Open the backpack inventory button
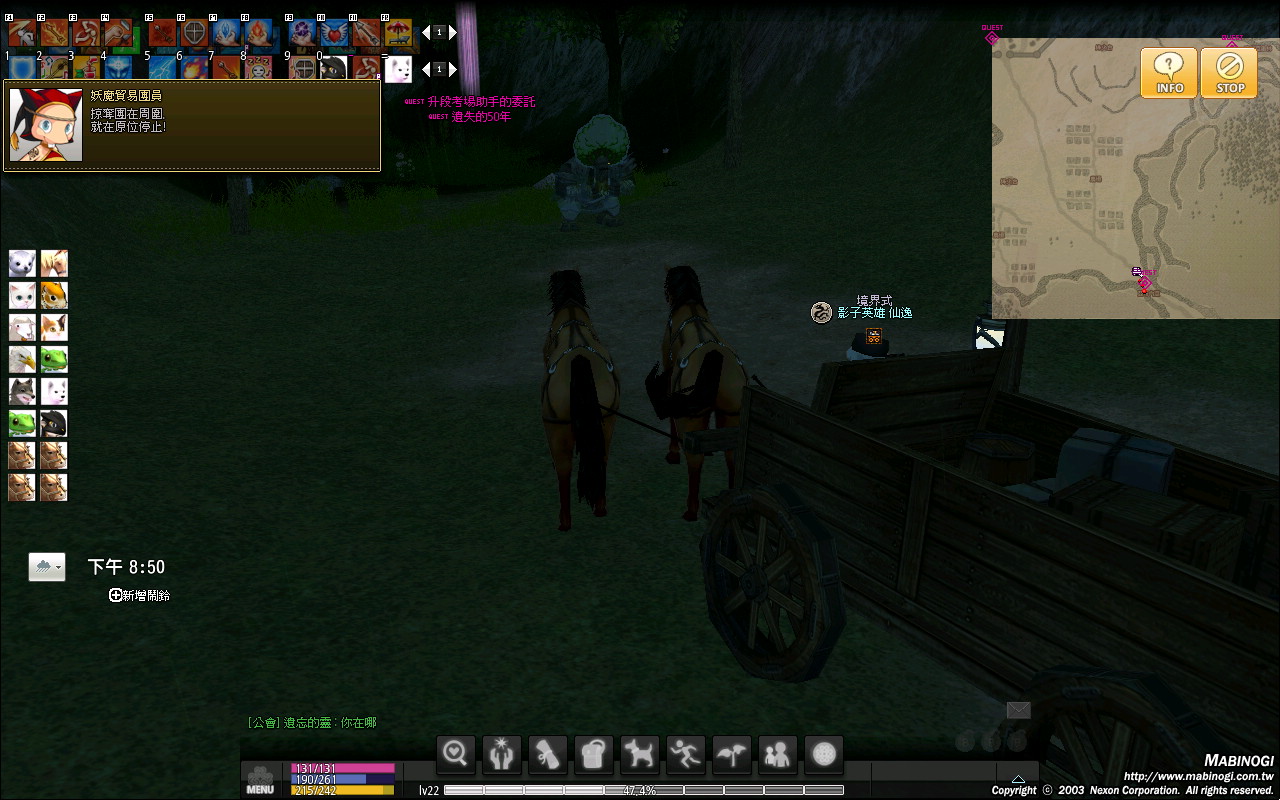The image size is (1280, 800). tap(594, 754)
